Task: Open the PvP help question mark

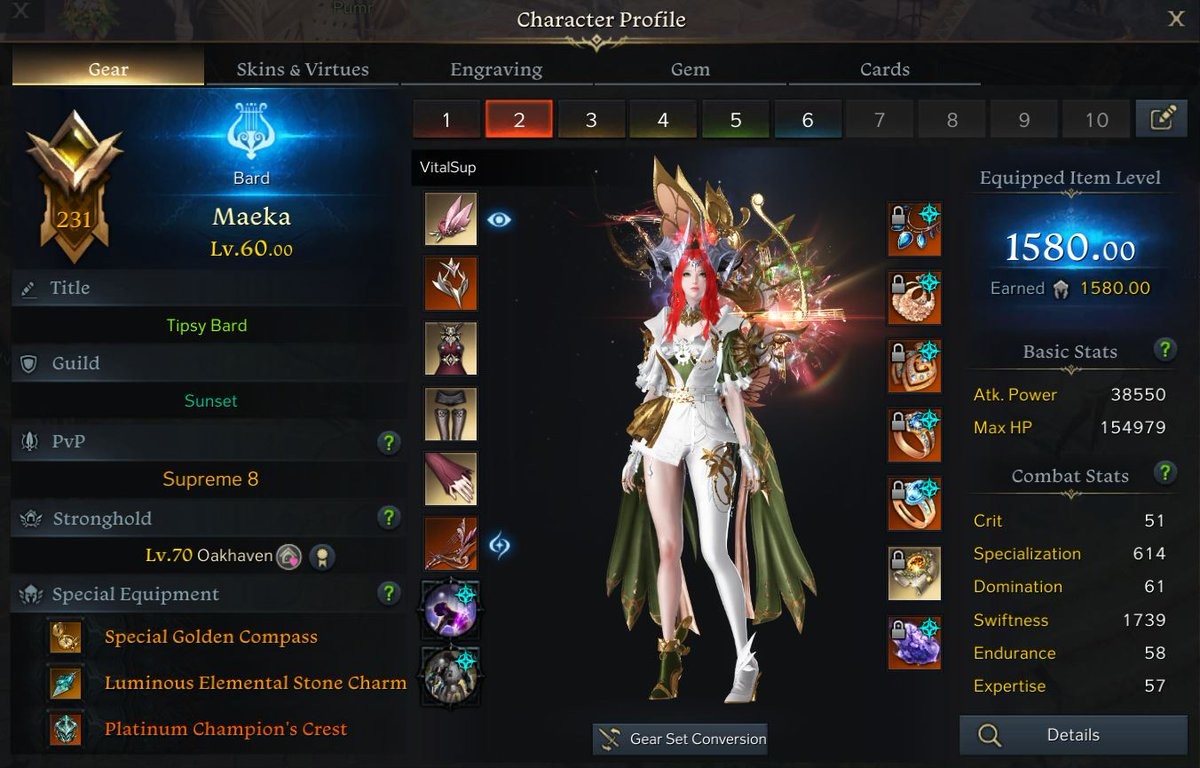Action: coord(390,442)
